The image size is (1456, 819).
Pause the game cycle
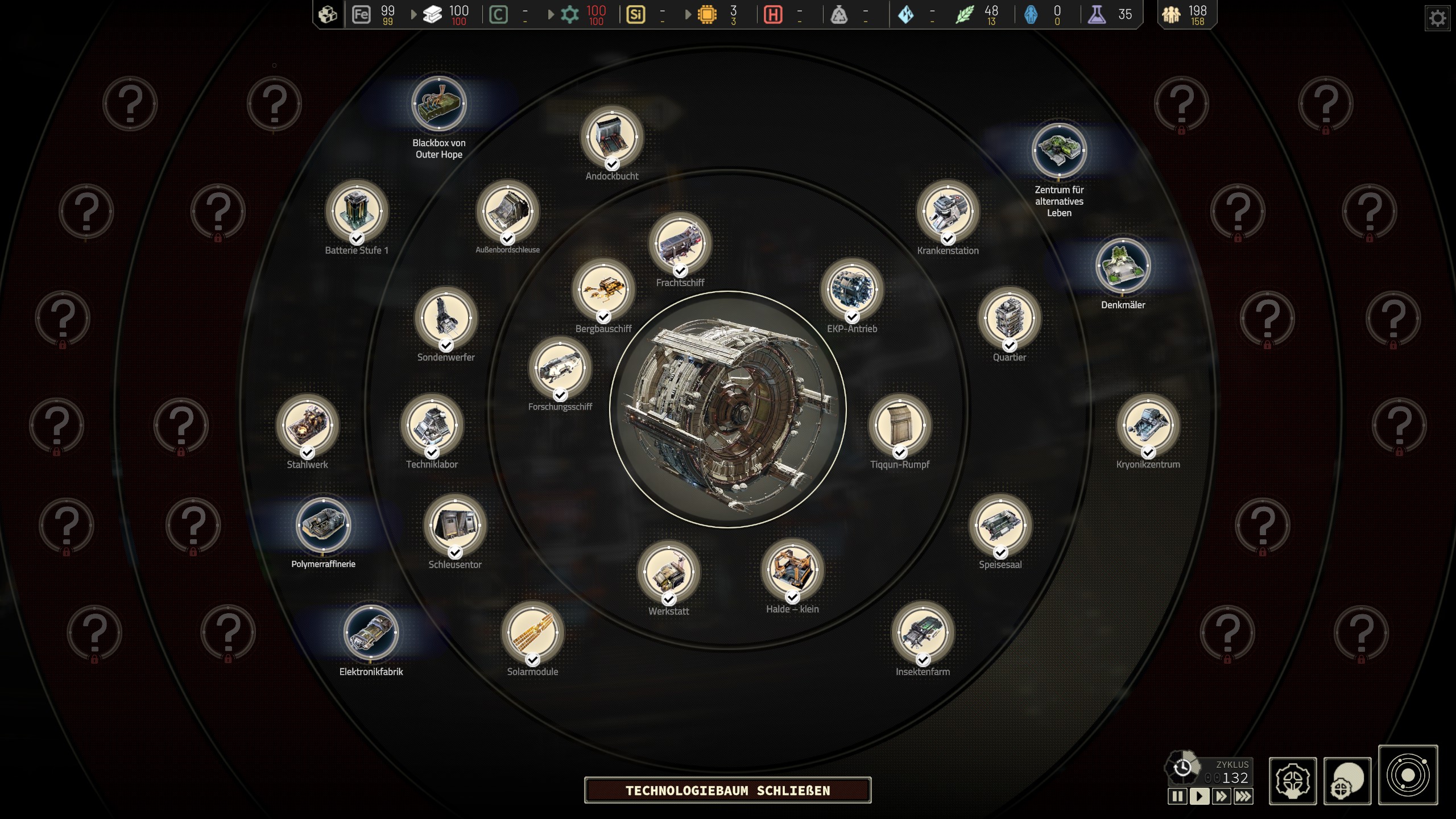coord(1177,796)
